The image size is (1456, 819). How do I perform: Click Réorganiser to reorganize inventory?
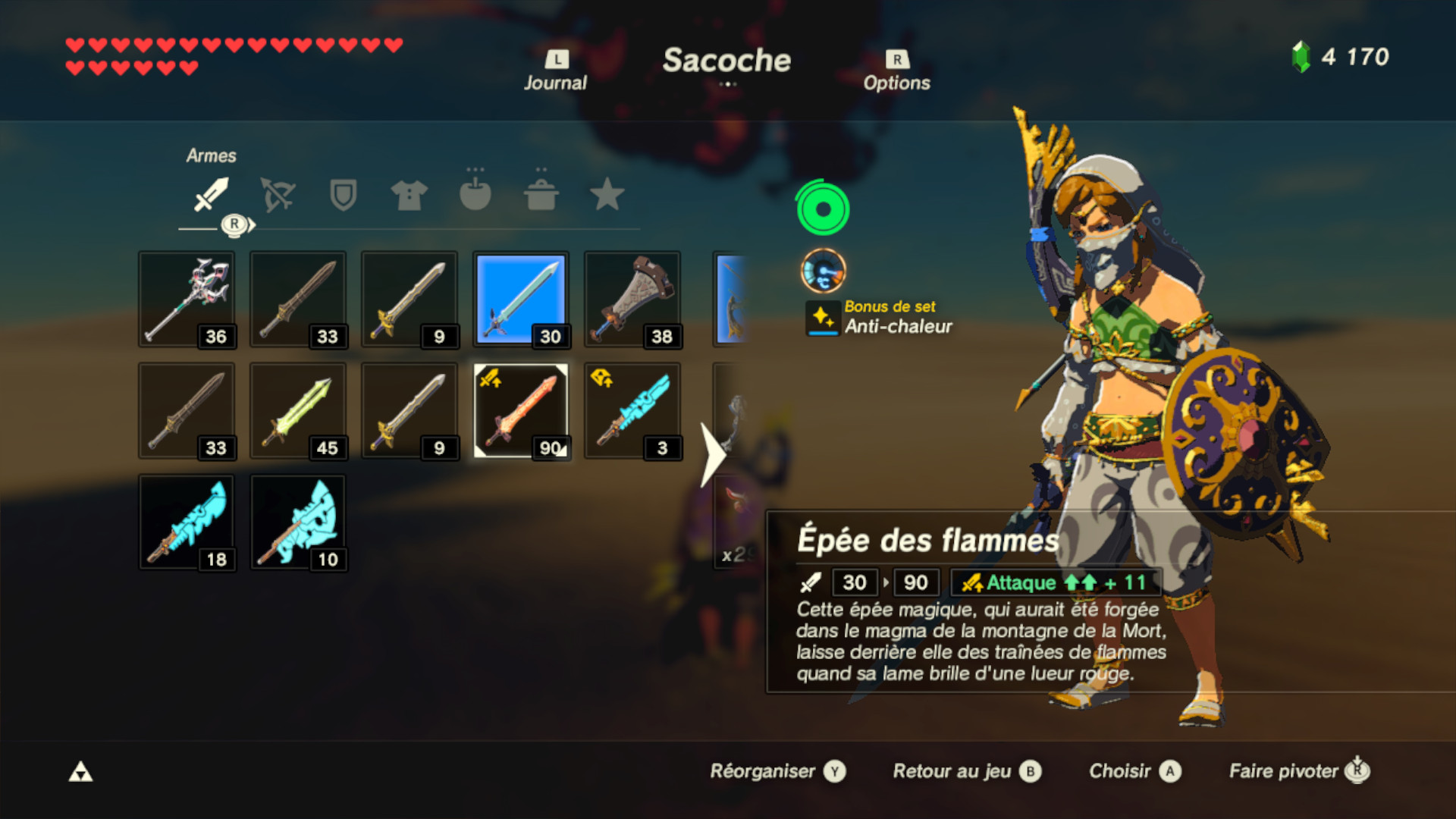766,771
